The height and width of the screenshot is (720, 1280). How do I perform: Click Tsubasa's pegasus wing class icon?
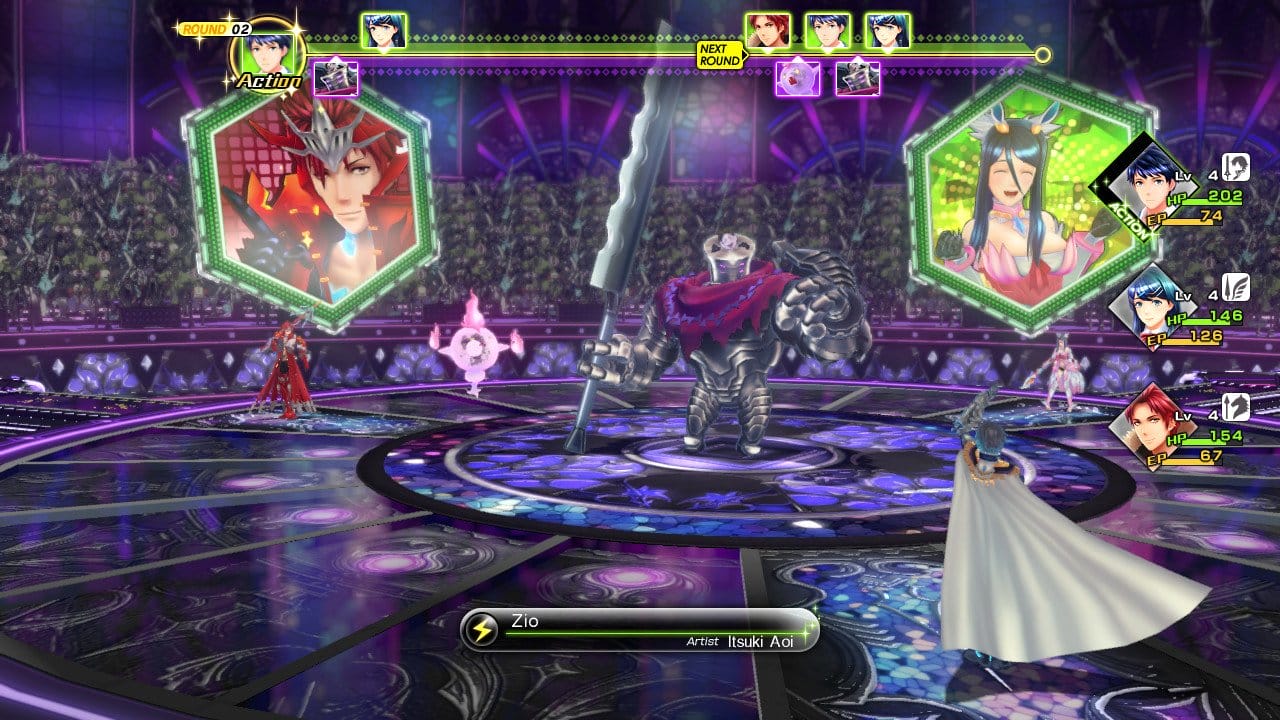coord(1236,287)
